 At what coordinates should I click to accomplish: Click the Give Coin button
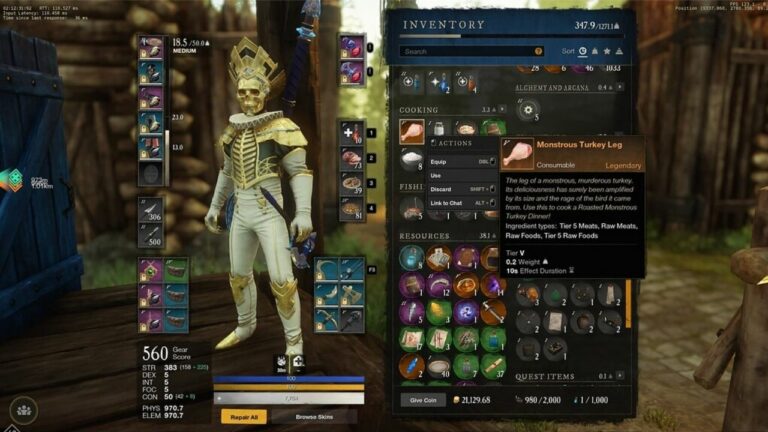(422, 400)
